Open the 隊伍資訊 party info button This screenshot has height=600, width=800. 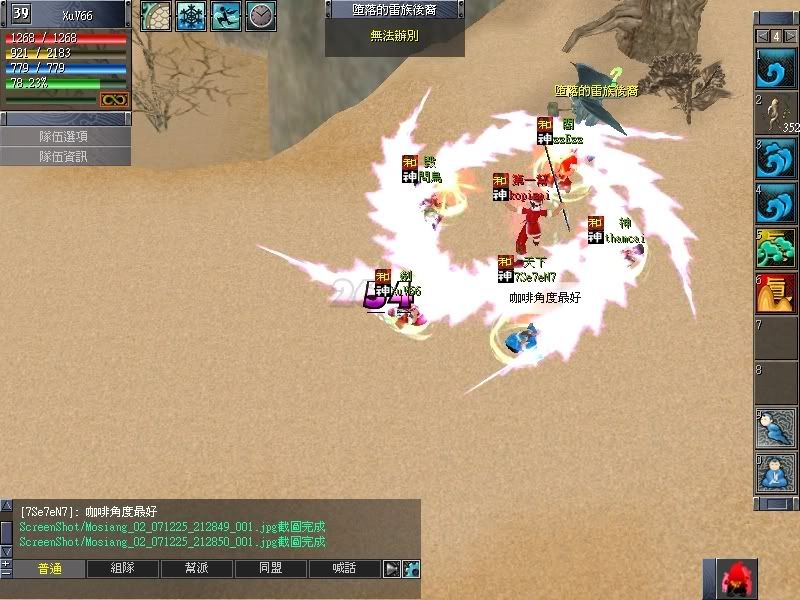[65, 156]
